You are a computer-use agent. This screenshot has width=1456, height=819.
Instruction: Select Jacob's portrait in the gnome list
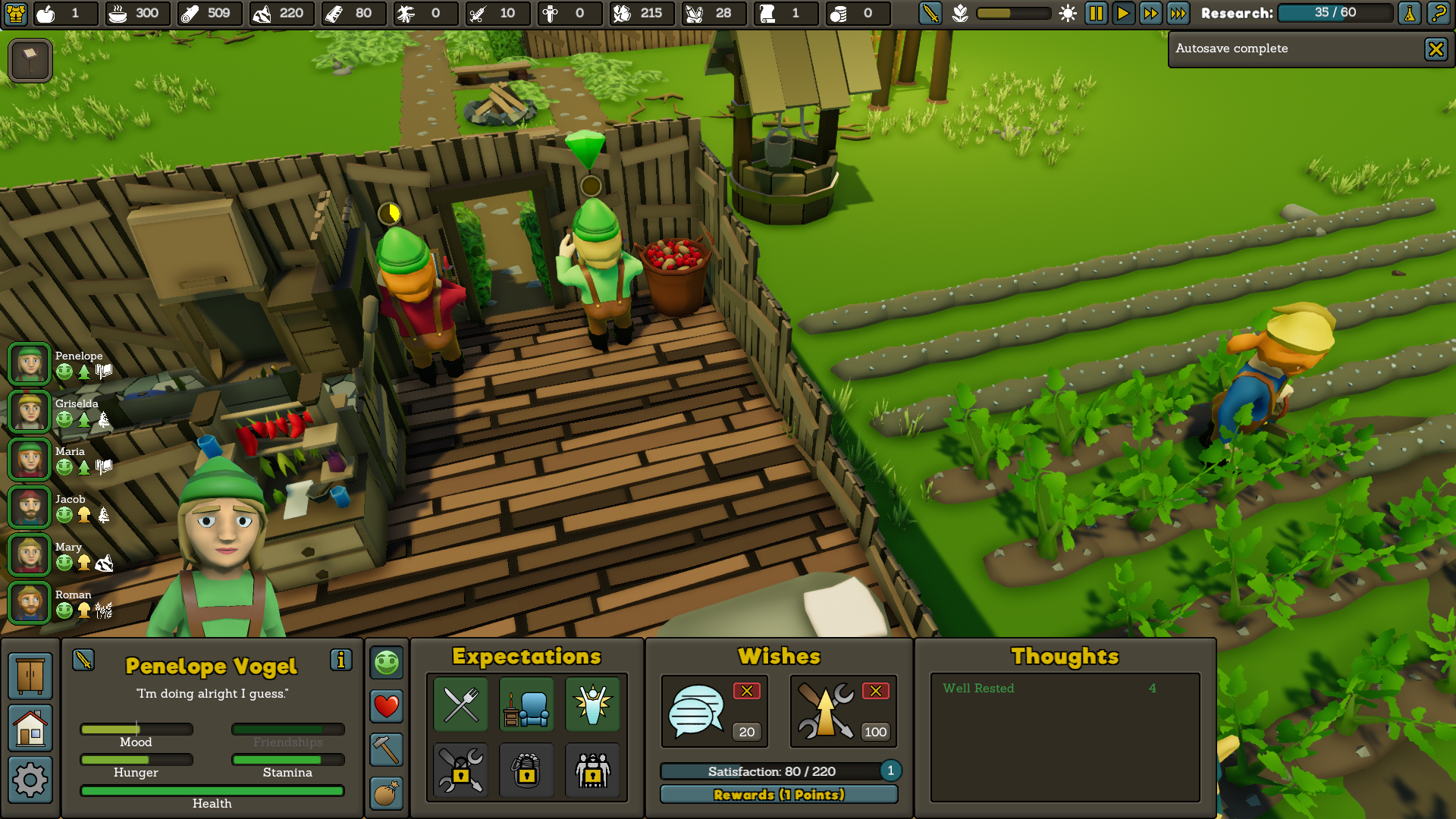(30, 507)
